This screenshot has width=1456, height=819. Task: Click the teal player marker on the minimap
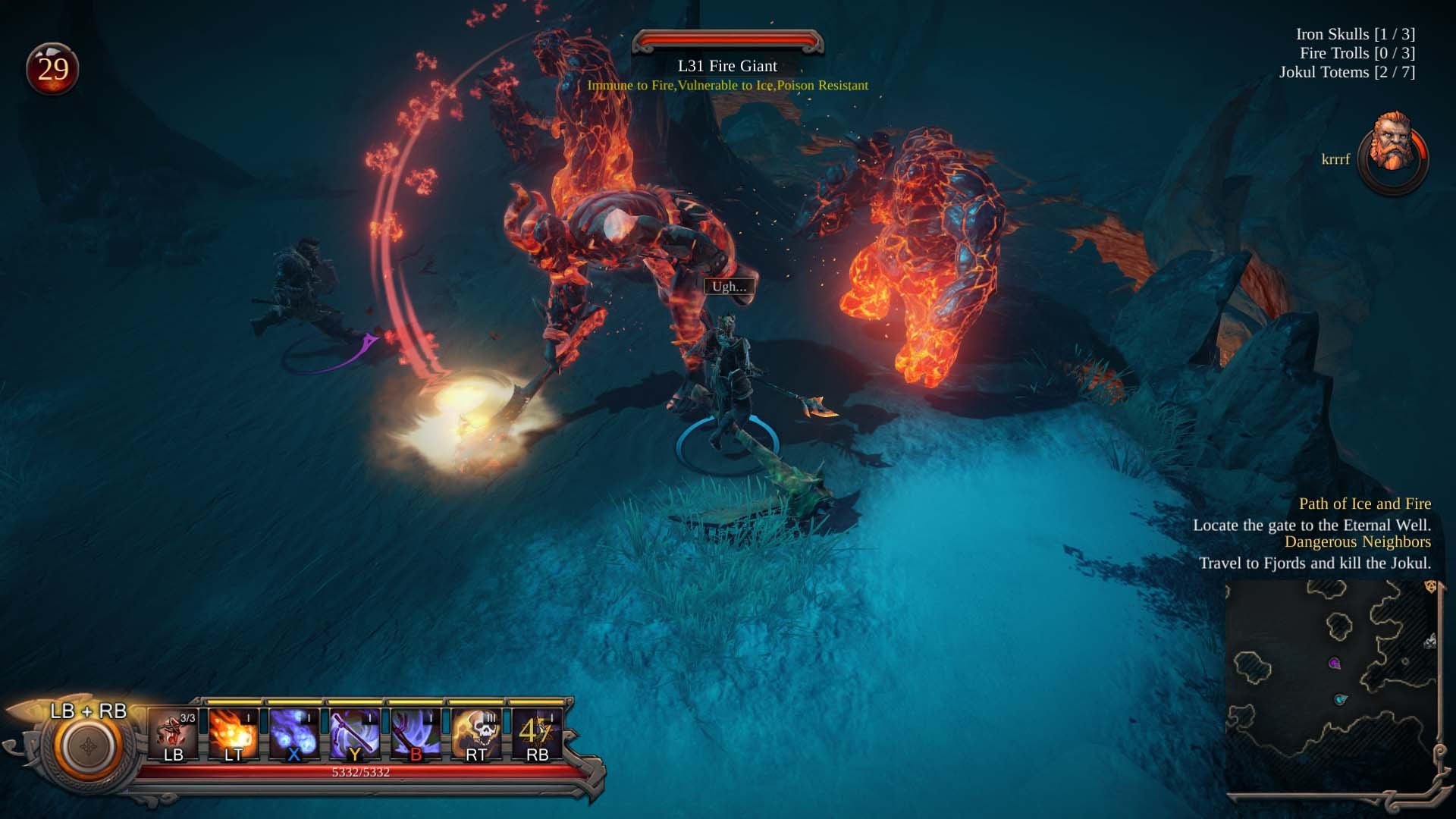[1341, 699]
